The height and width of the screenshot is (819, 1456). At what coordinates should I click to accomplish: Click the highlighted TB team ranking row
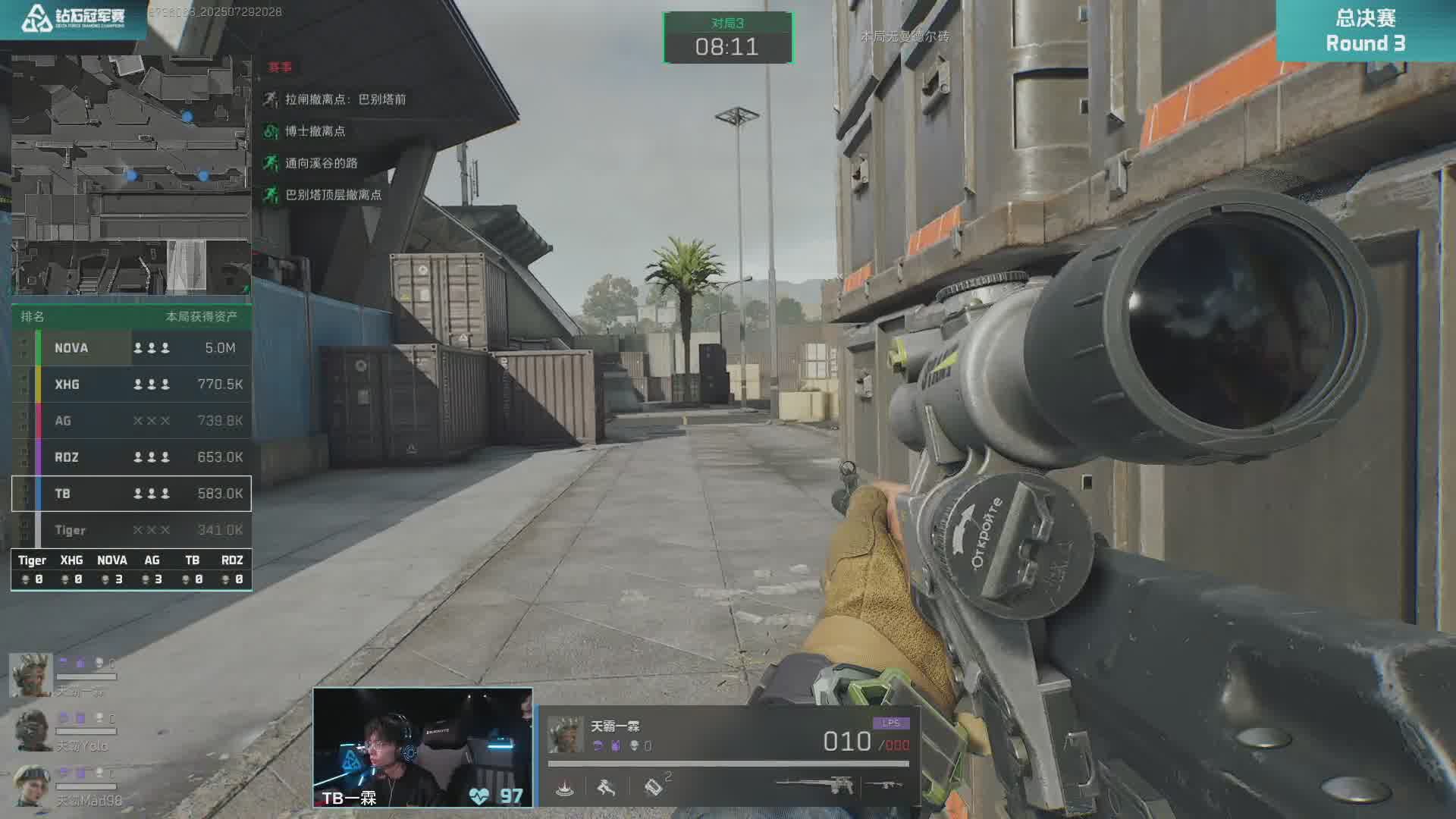[x=131, y=494]
